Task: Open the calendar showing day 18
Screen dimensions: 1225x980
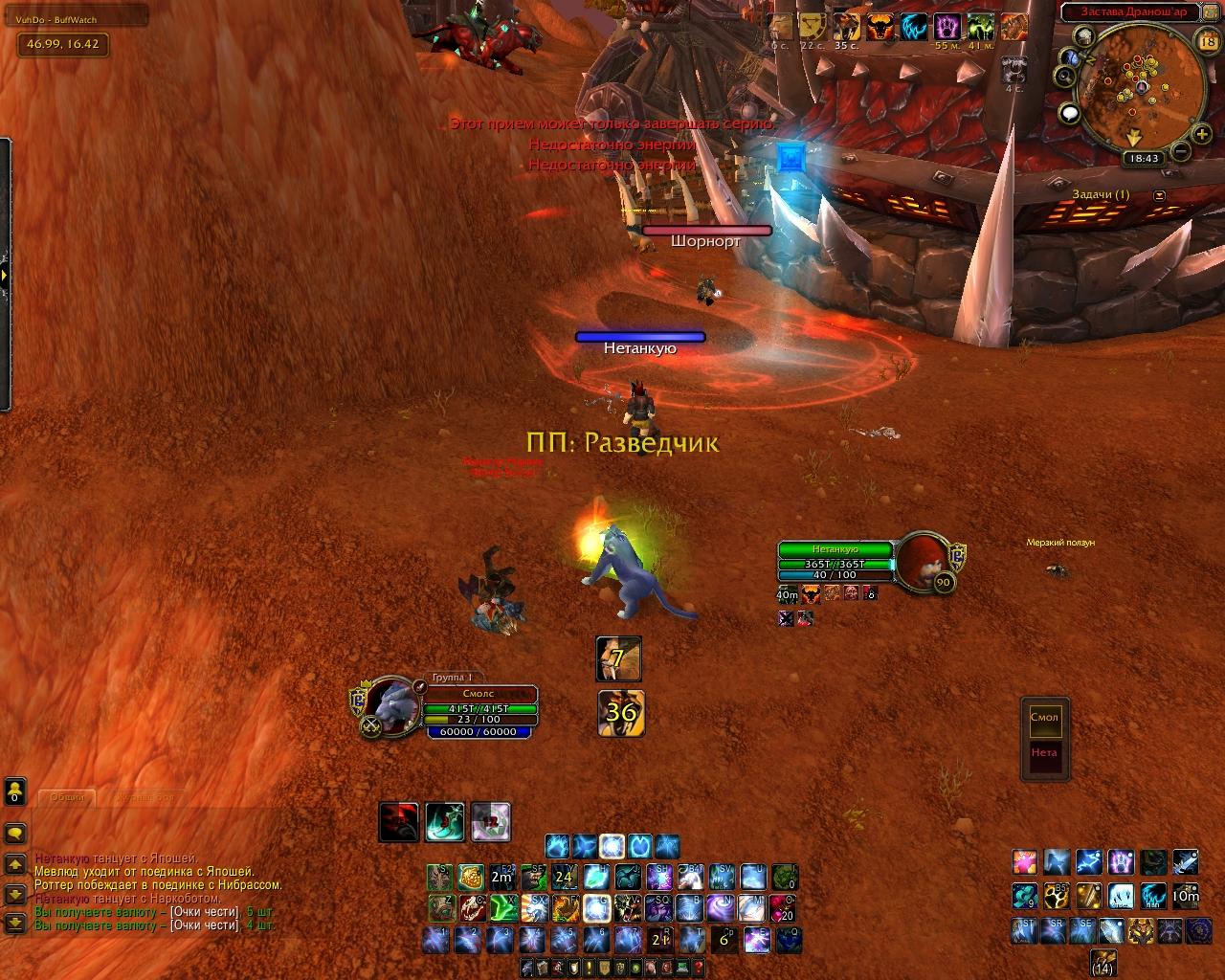Action: coord(1208,41)
